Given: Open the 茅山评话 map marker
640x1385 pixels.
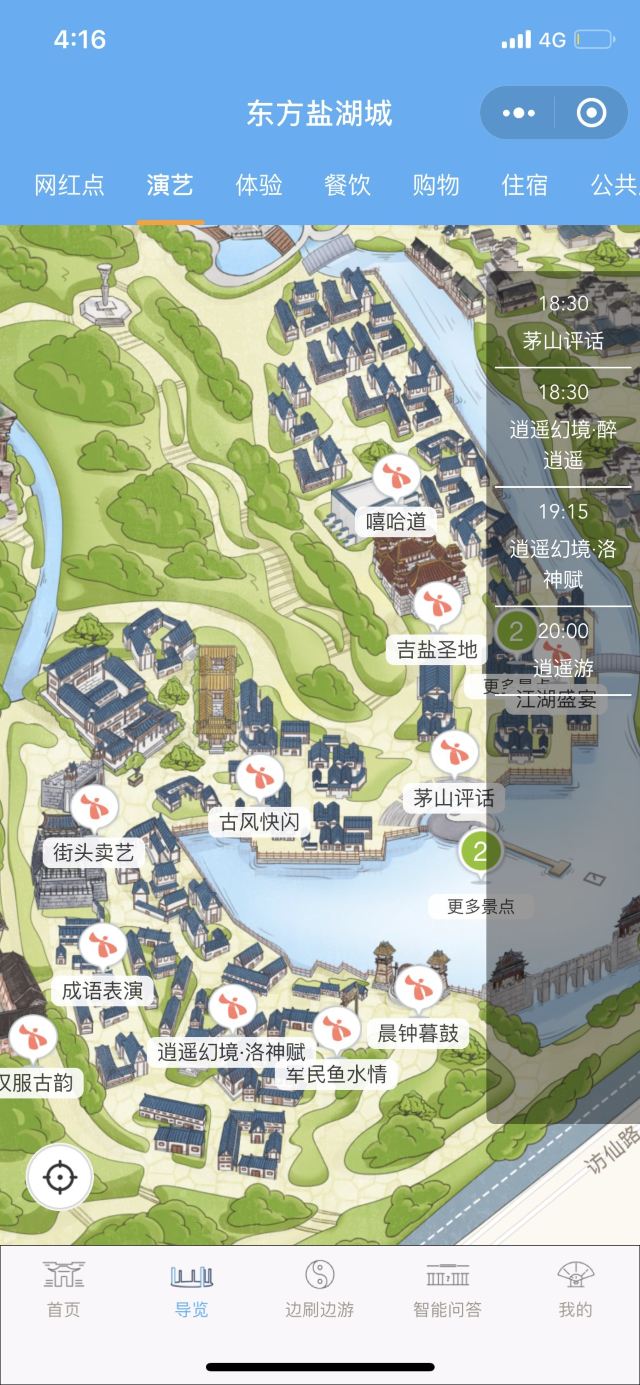Looking at the screenshot, I should pyautogui.click(x=454, y=754).
